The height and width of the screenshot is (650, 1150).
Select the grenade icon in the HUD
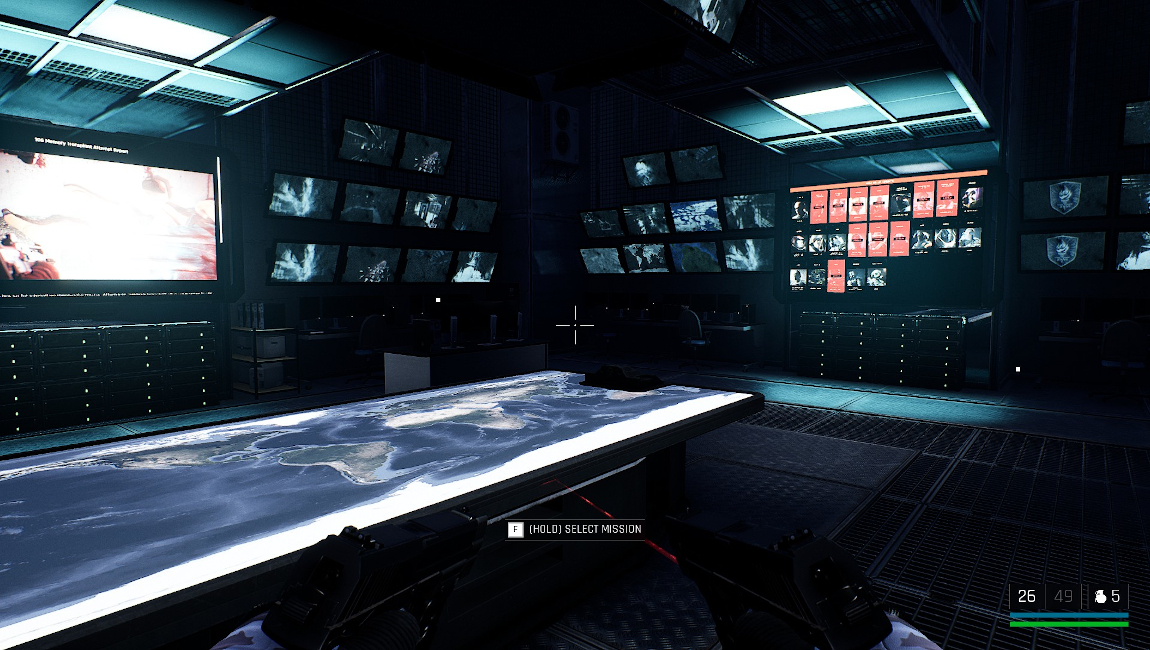pyautogui.click(x=1099, y=597)
